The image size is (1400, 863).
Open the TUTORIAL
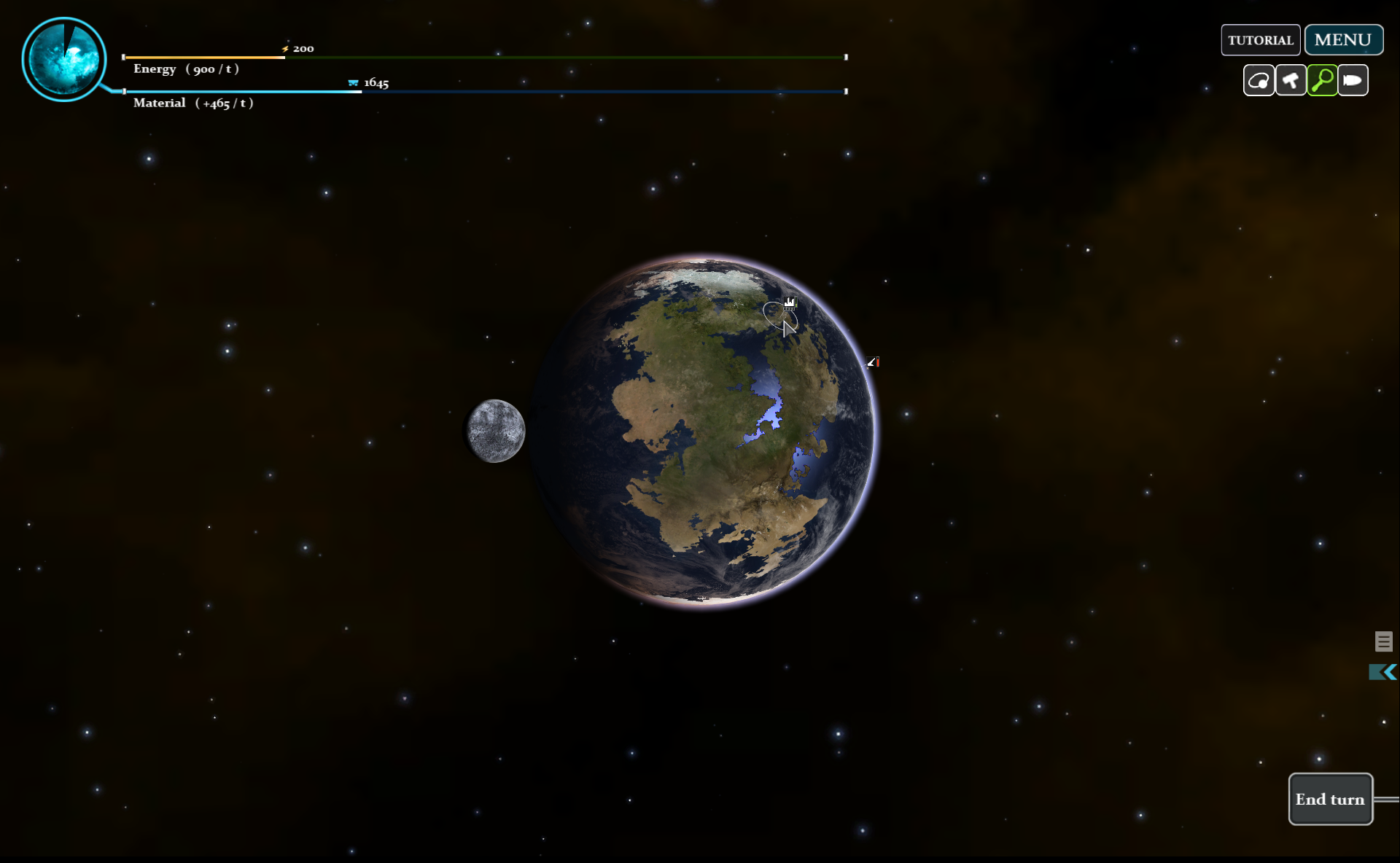[1261, 40]
